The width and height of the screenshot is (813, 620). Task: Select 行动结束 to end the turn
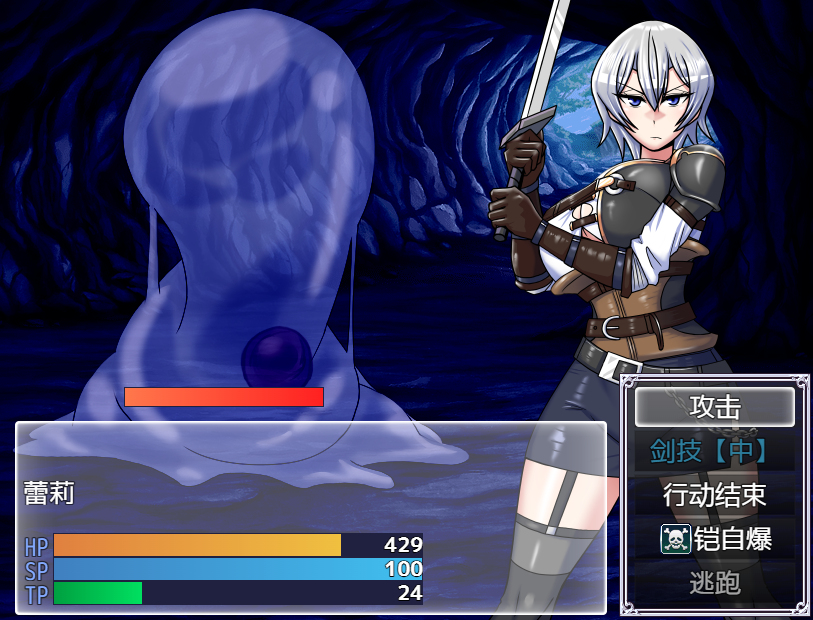[x=714, y=495]
